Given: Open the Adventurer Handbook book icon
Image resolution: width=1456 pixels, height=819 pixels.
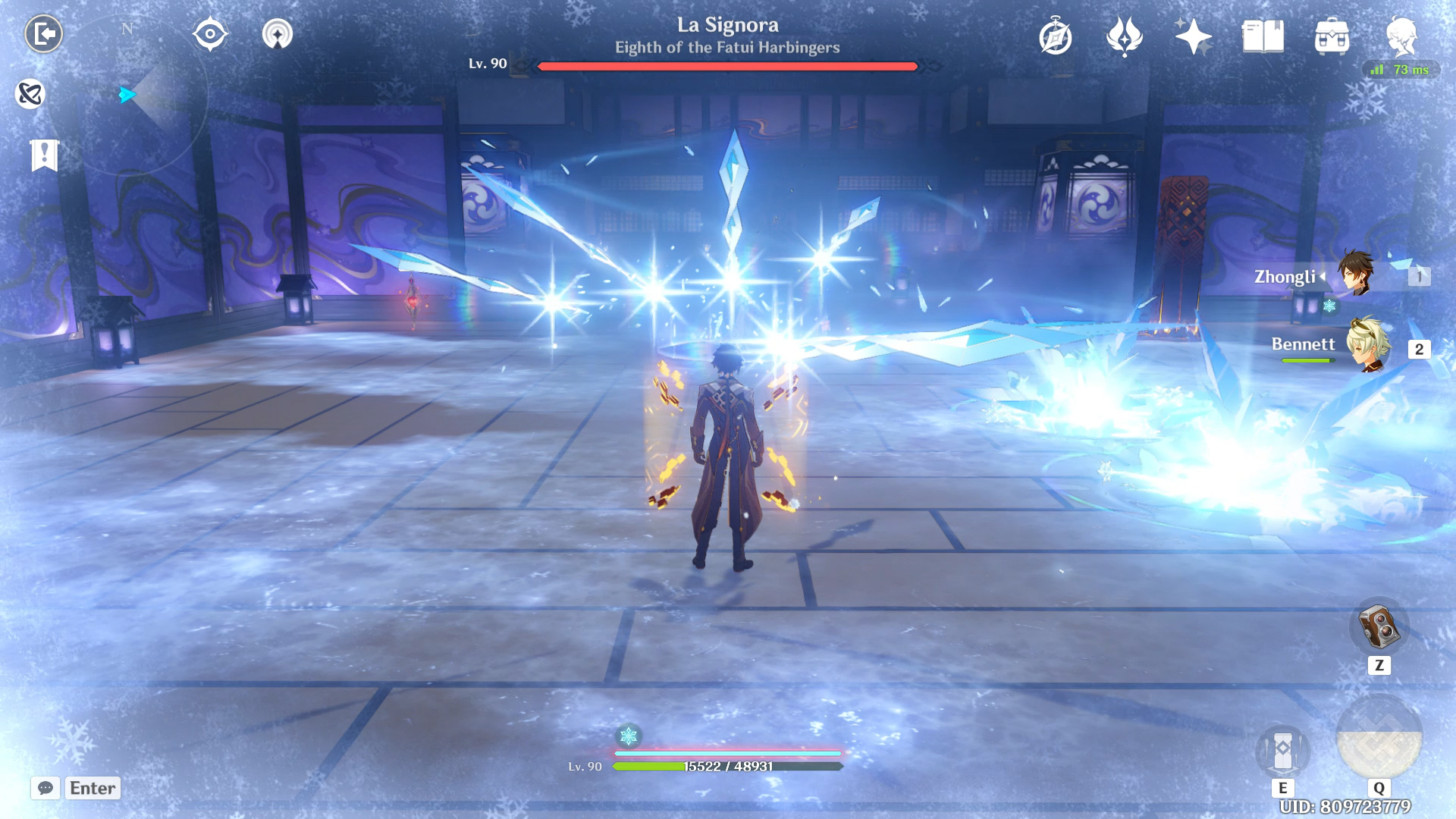Looking at the screenshot, I should [1263, 36].
